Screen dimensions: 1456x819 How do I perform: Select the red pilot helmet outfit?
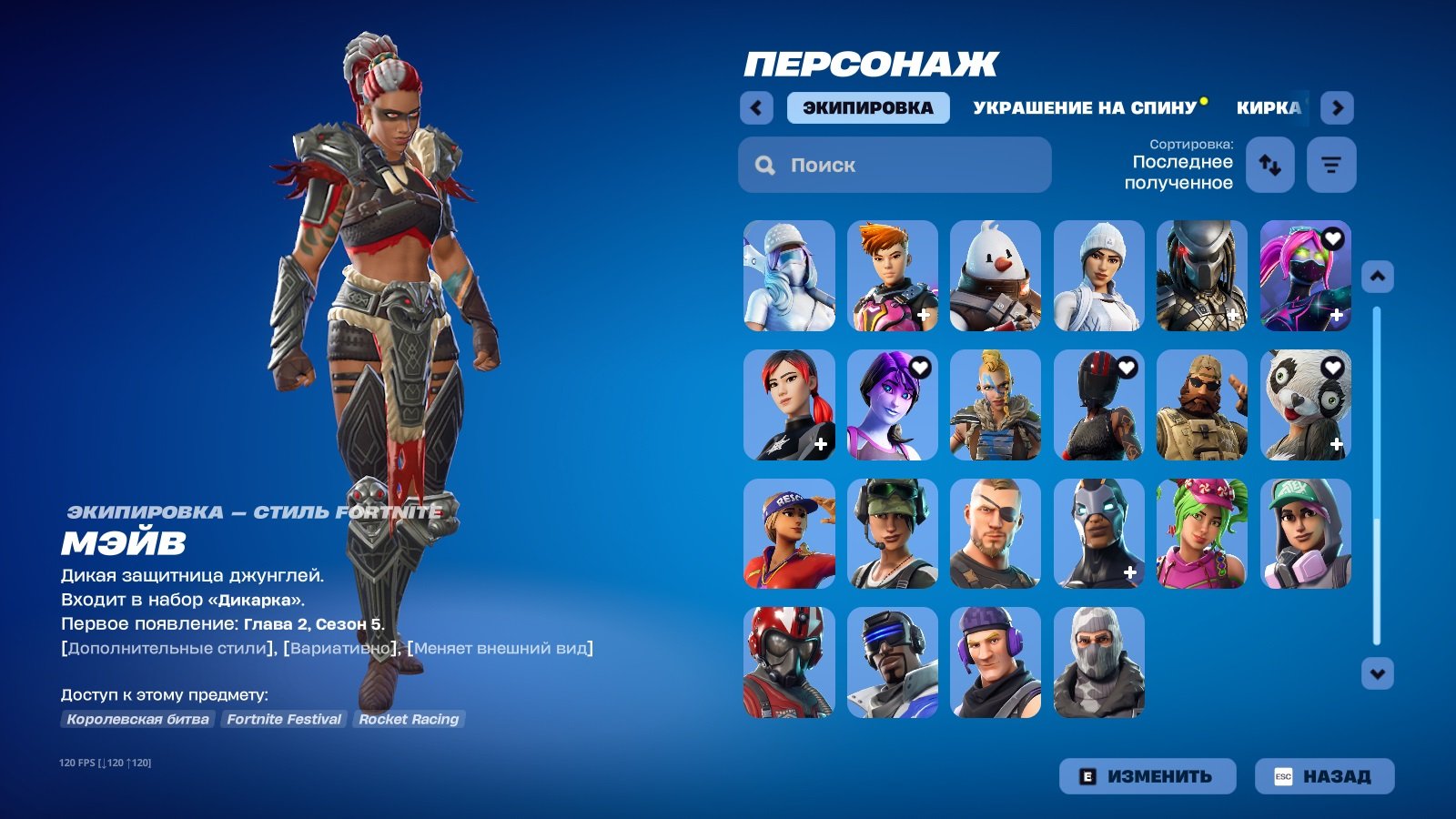point(788,662)
